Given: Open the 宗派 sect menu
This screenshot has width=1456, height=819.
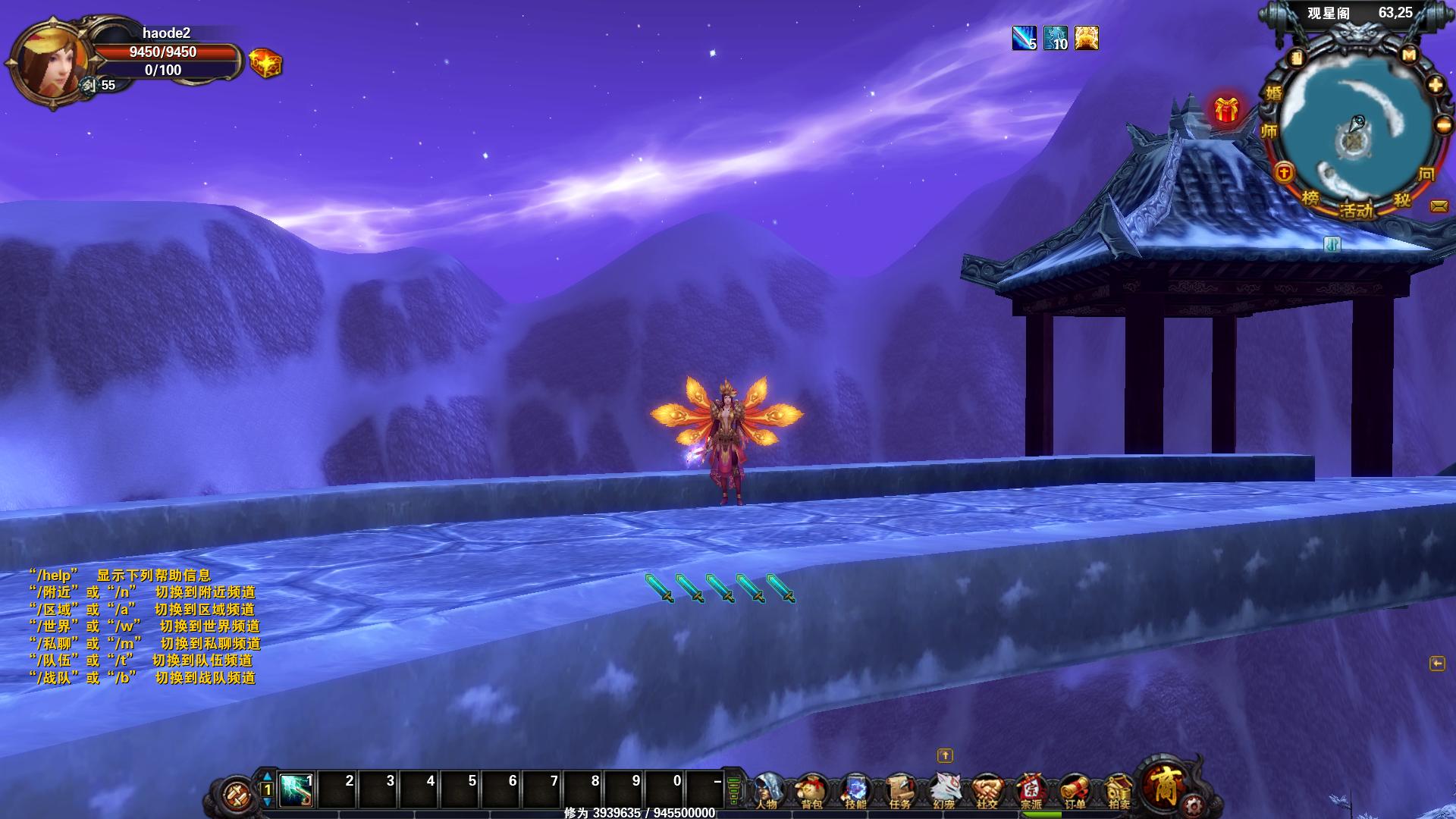Looking at the screenshot, I should click(1031, 791).
